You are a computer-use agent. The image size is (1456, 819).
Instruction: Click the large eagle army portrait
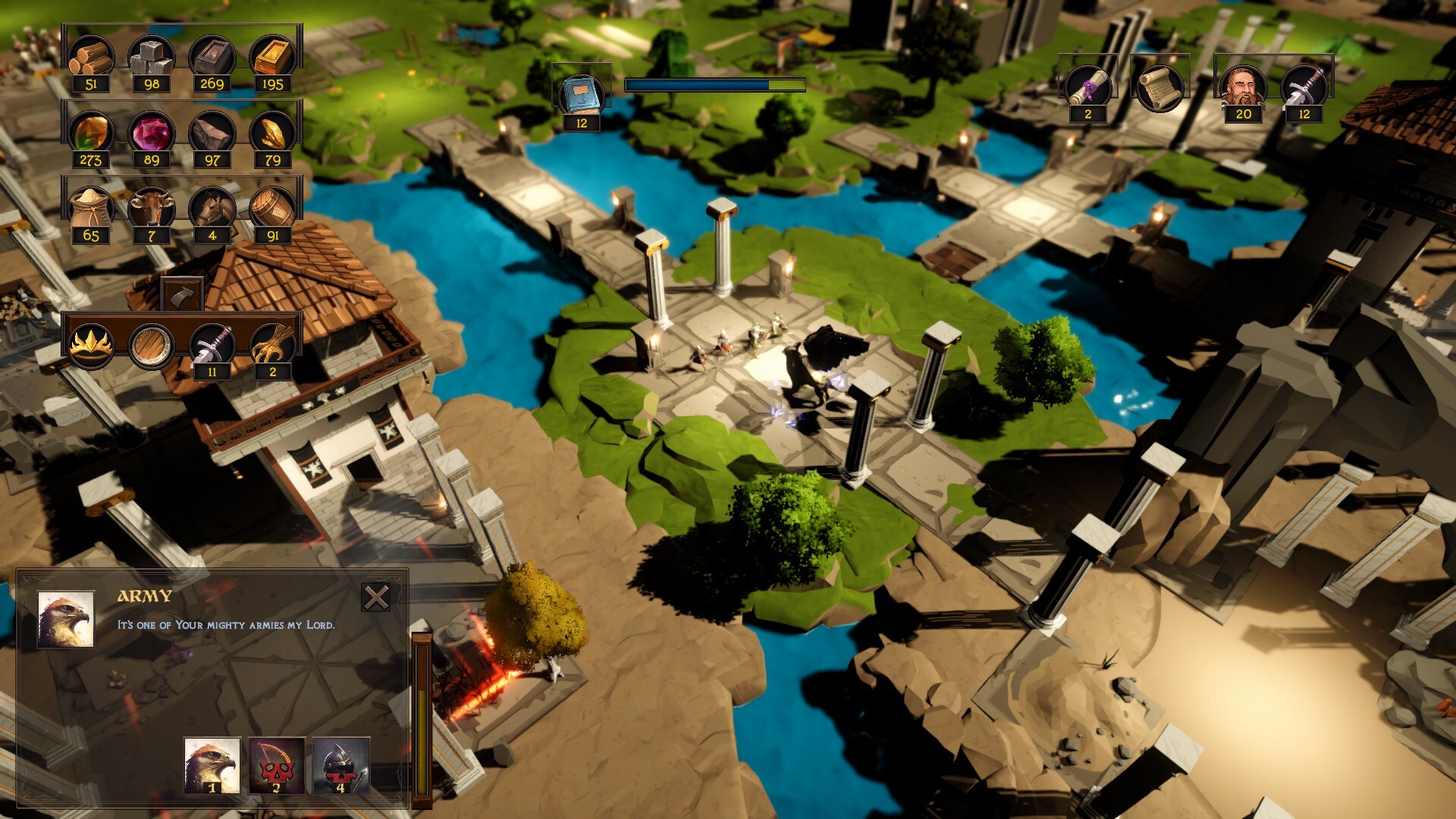tap(66, 620)
